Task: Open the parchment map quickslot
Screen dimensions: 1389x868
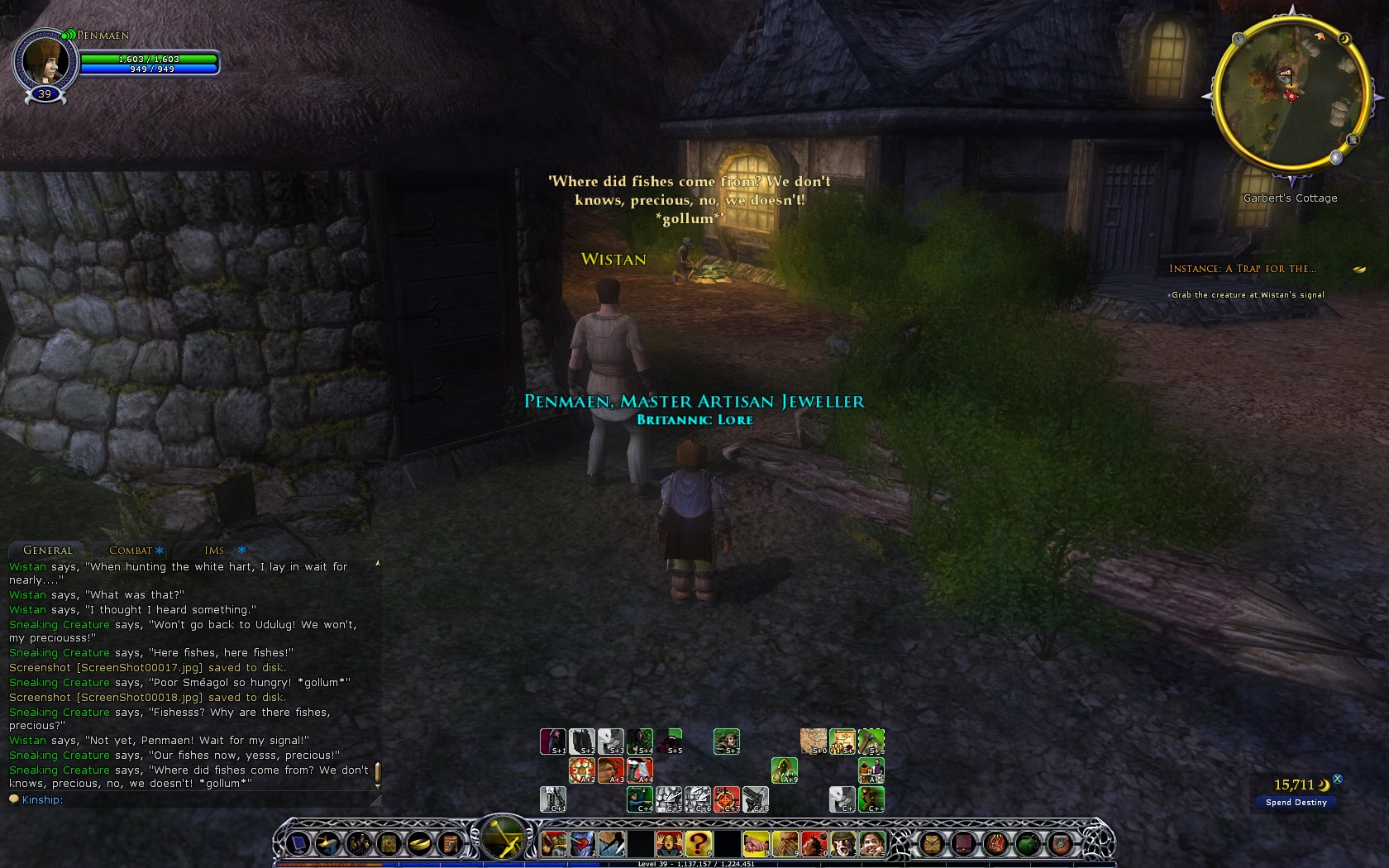Action: (813, 741)
